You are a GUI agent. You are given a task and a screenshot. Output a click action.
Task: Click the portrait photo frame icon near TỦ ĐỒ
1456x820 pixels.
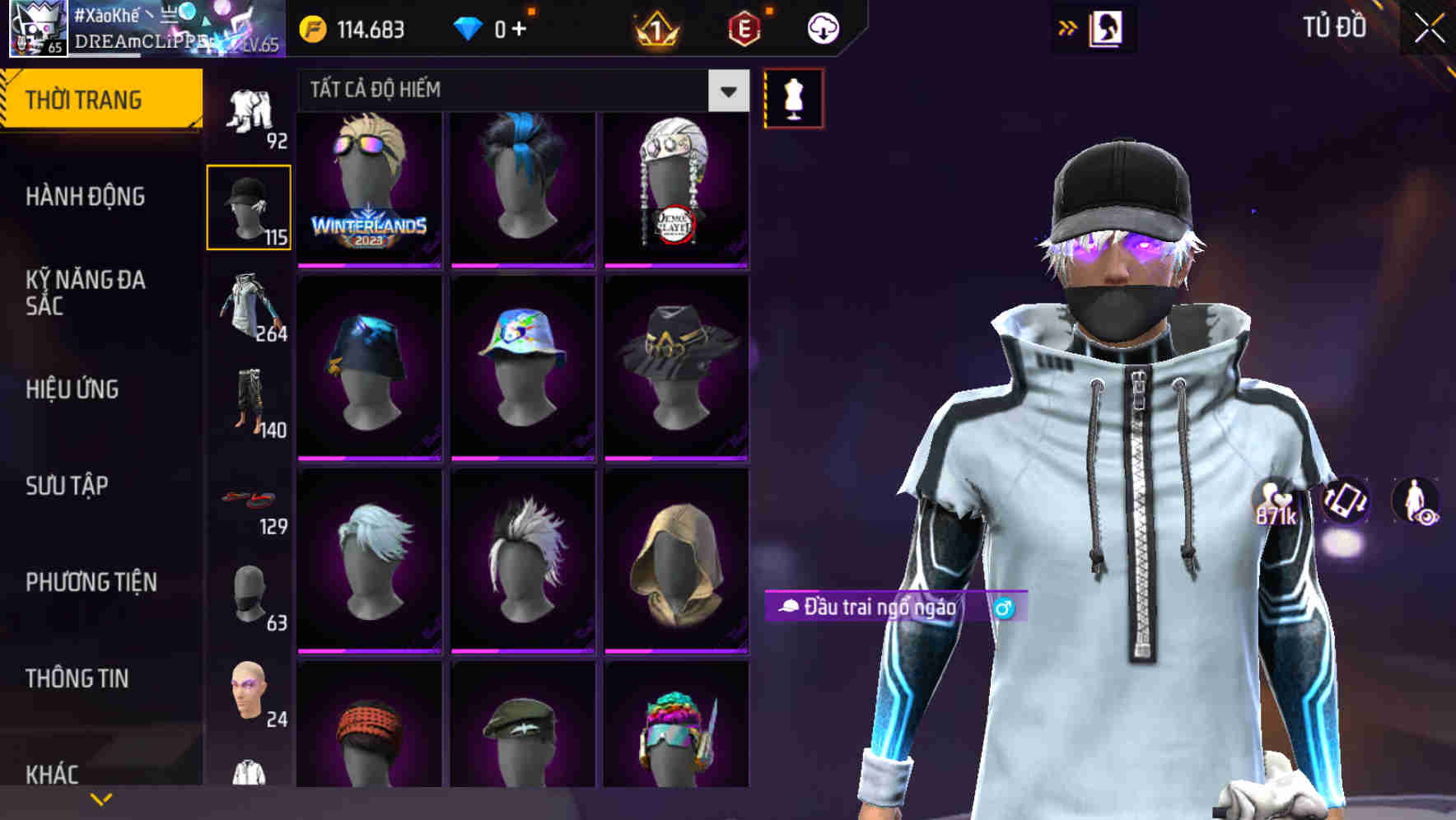tap(1106, 27)
